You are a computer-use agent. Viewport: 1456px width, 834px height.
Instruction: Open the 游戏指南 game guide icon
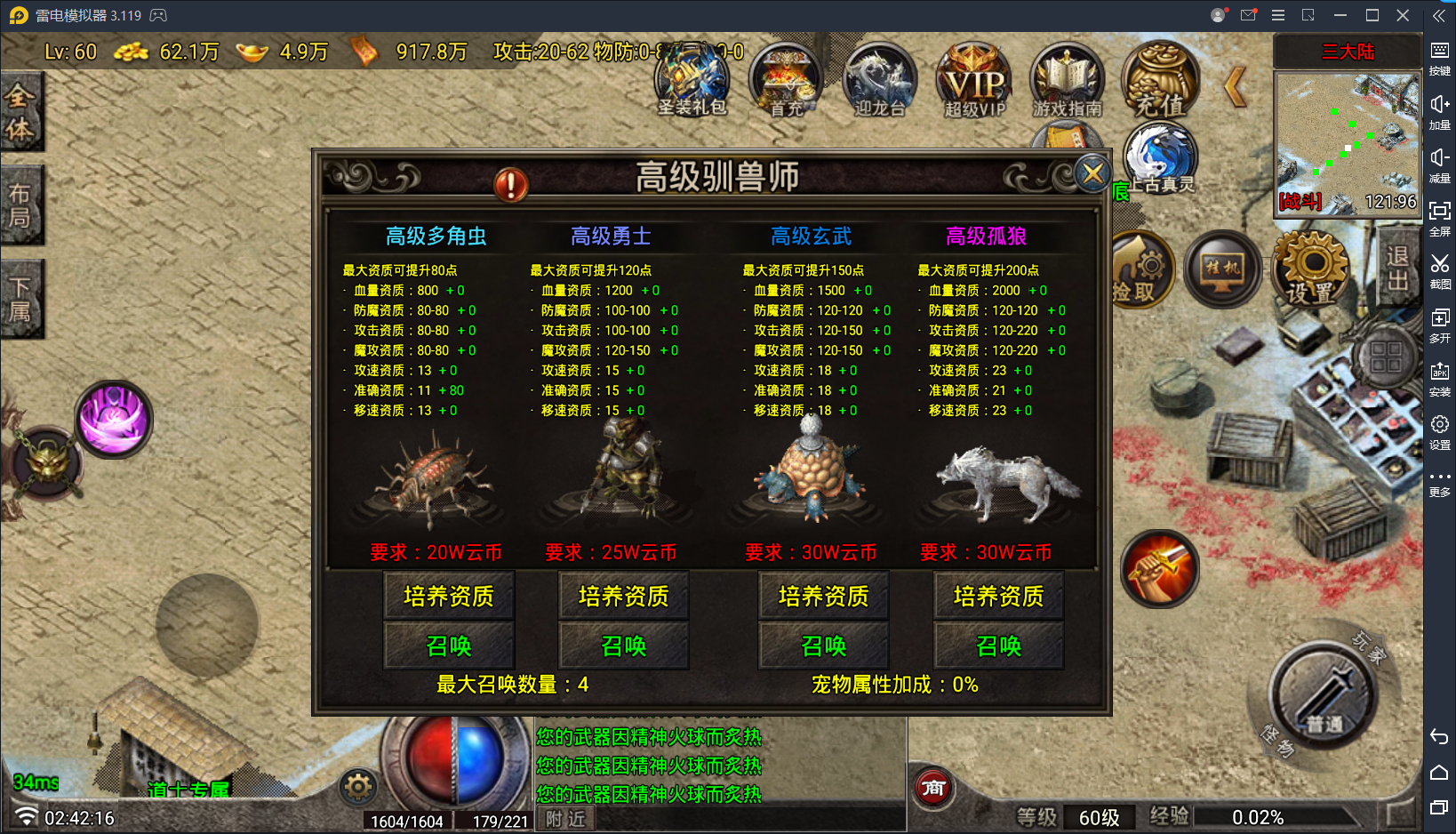pyautogui.click(x=1066, y=82)
